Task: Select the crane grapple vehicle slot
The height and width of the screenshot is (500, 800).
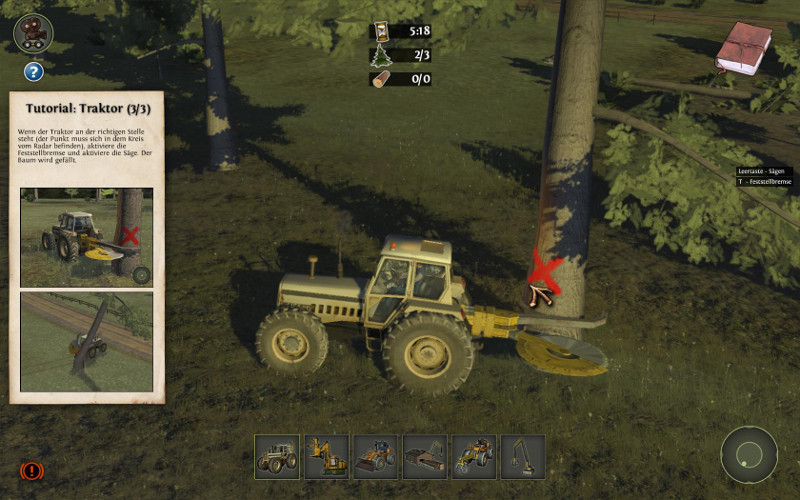Action: pos(523,456)
